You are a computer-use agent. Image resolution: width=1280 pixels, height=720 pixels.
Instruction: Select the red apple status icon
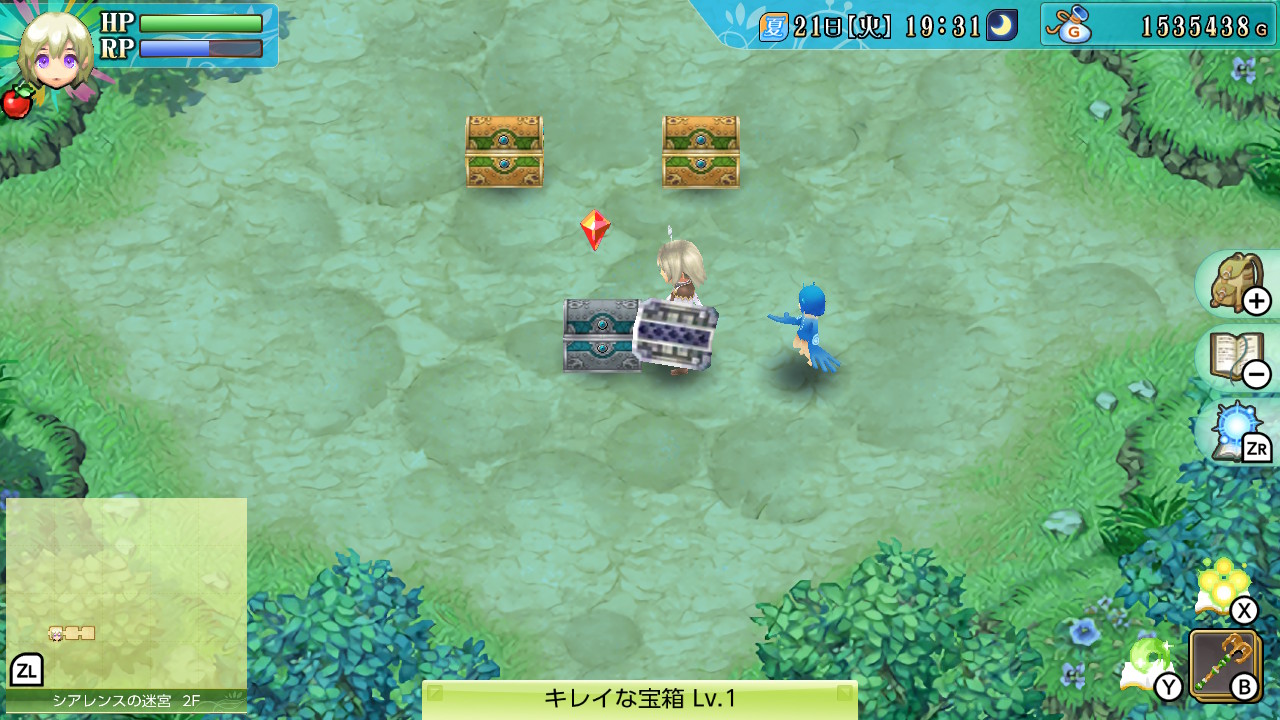point(16,102)
